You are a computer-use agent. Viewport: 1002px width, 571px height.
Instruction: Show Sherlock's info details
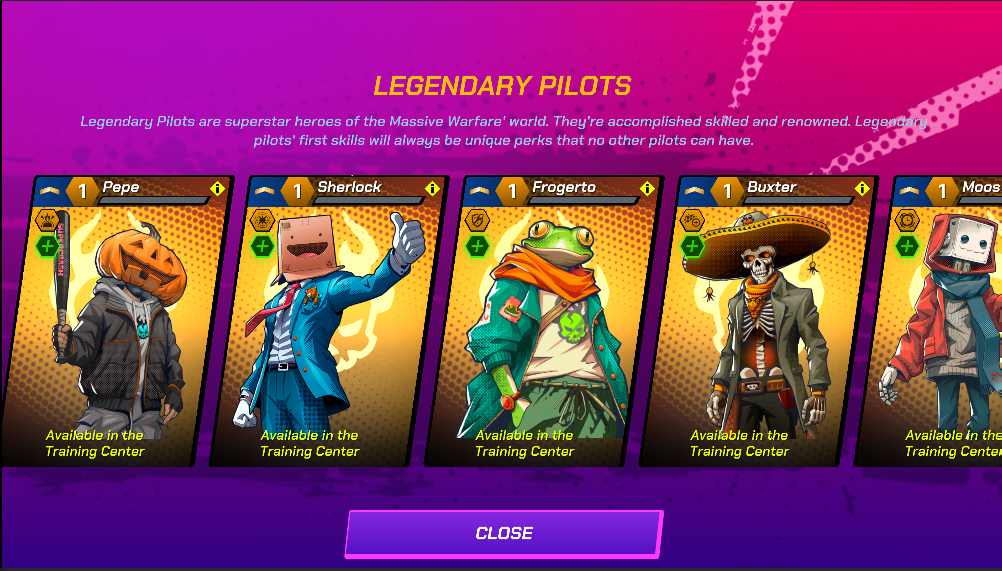coord(433,188)
